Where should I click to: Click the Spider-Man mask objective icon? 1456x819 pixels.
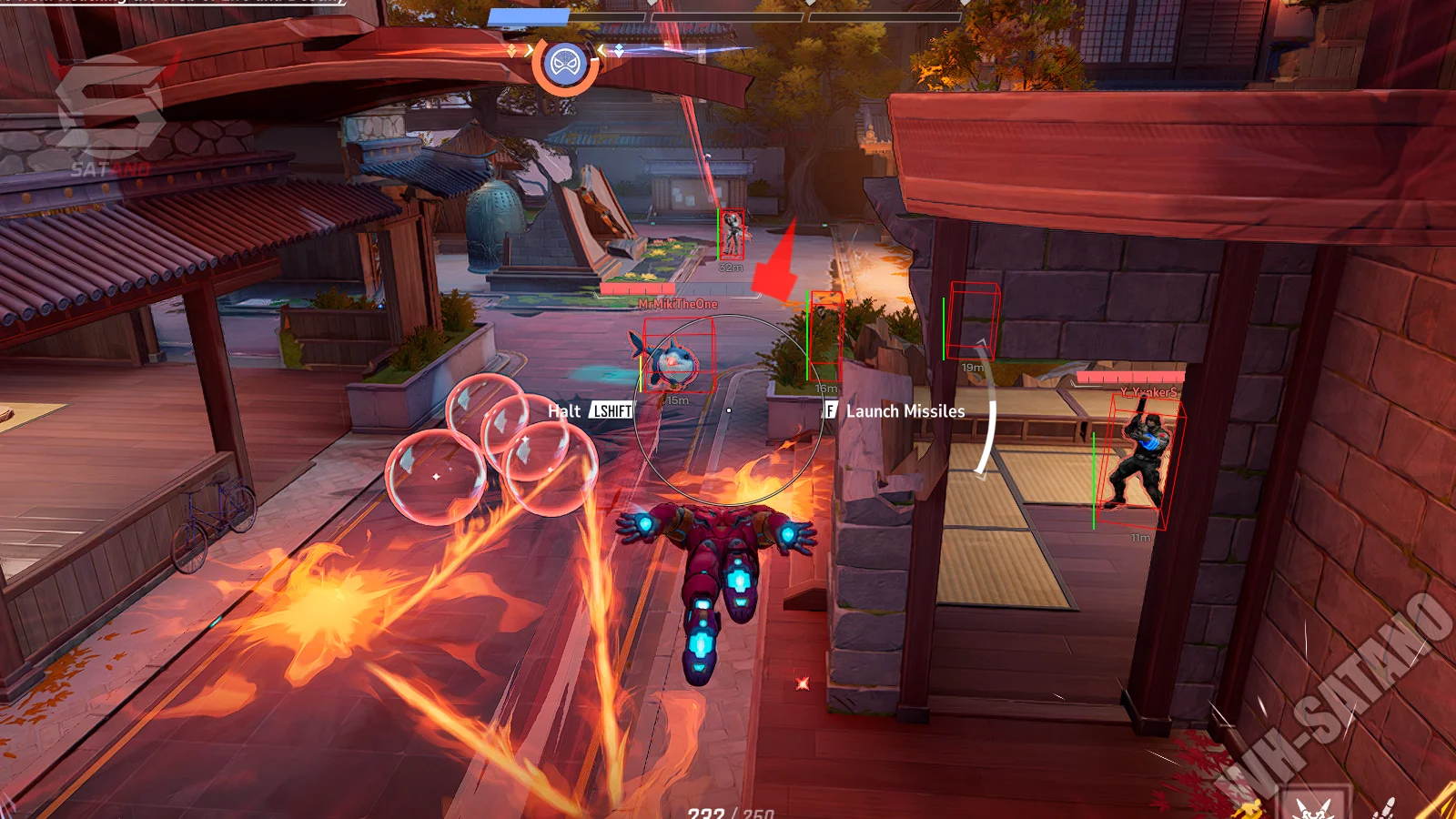point(564,64)
